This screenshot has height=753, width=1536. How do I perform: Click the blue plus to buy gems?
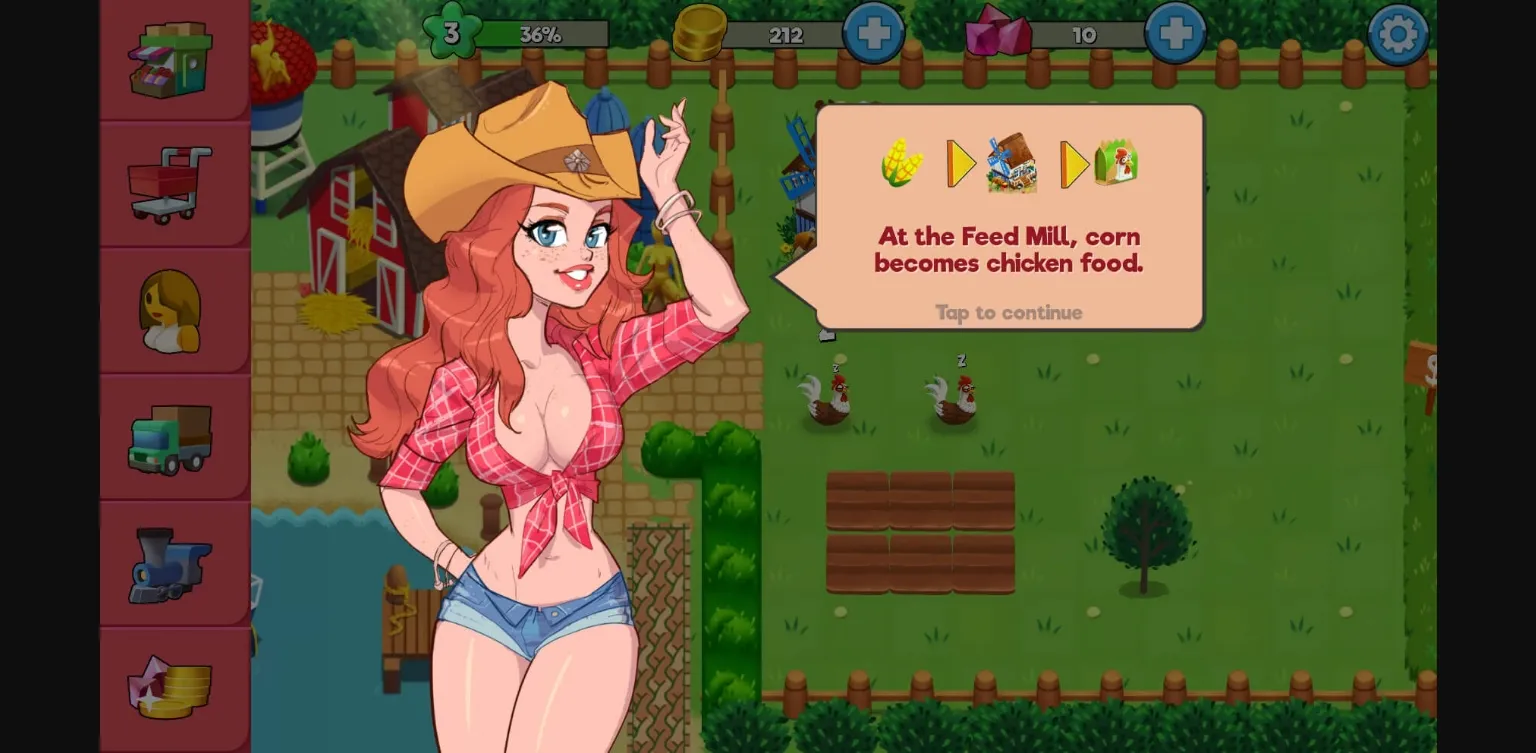1174,32
